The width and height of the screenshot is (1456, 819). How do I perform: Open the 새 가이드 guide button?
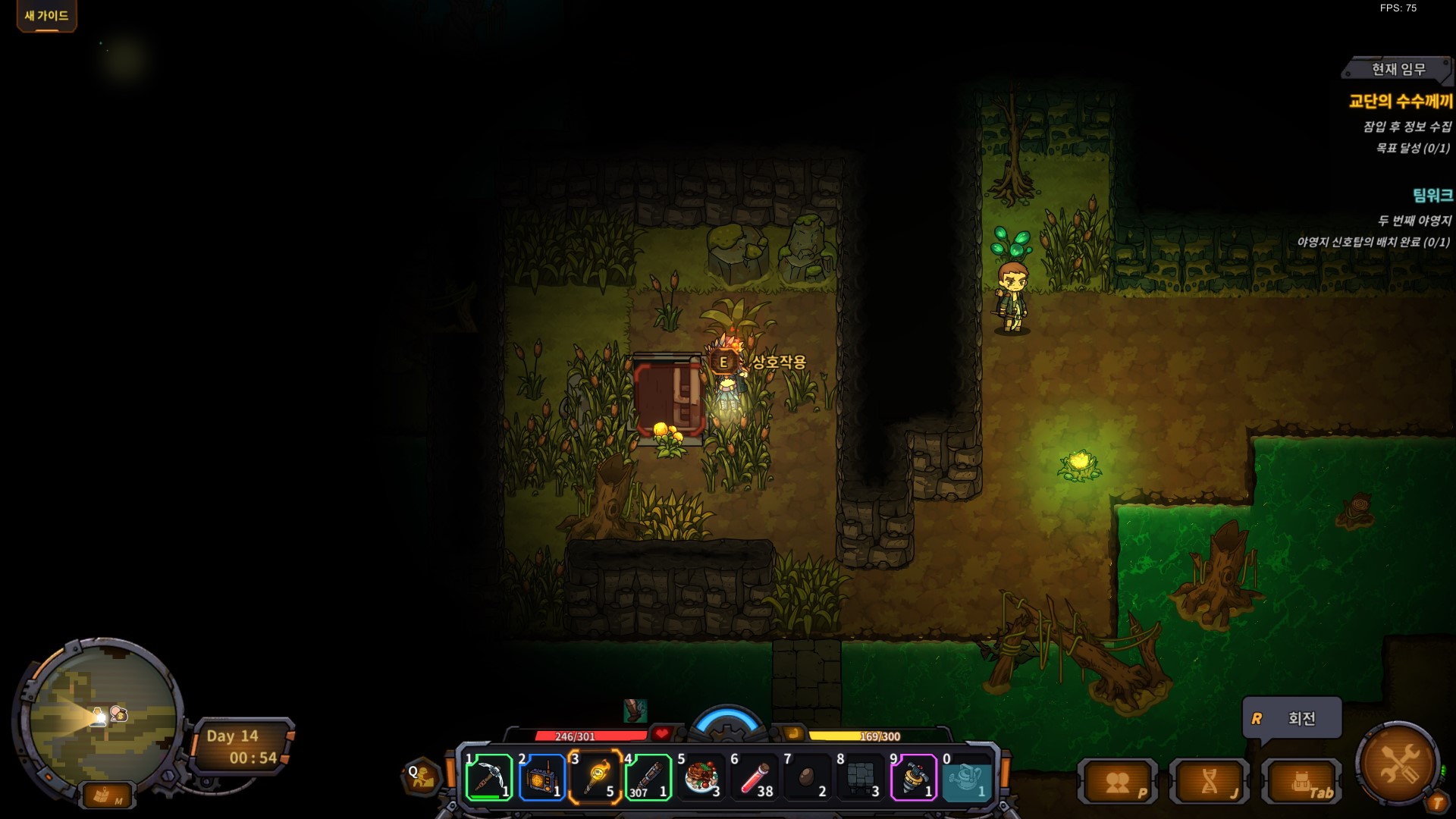(x=46, y=16)
